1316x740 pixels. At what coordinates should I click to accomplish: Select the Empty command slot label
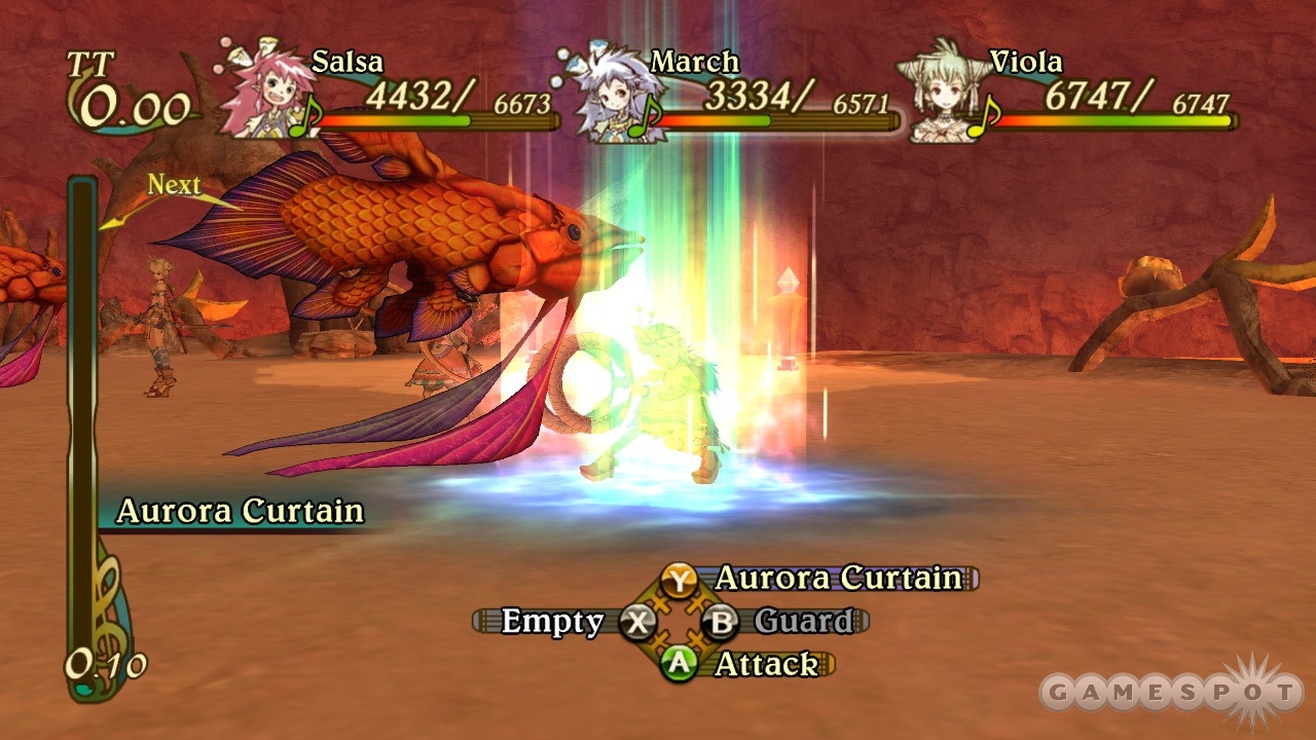tap(552, 621)
